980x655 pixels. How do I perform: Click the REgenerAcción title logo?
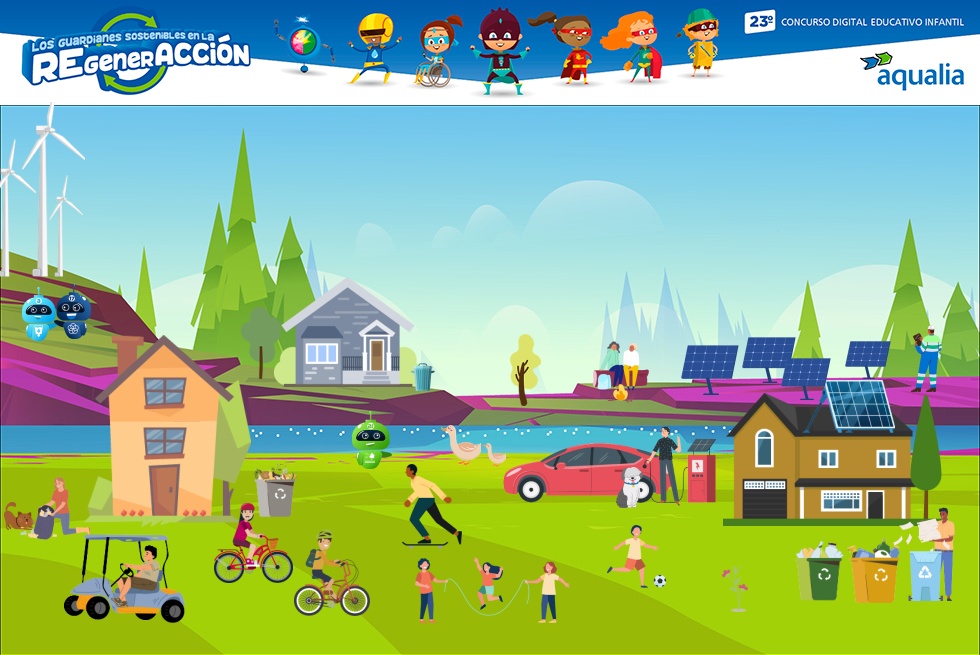136,55
